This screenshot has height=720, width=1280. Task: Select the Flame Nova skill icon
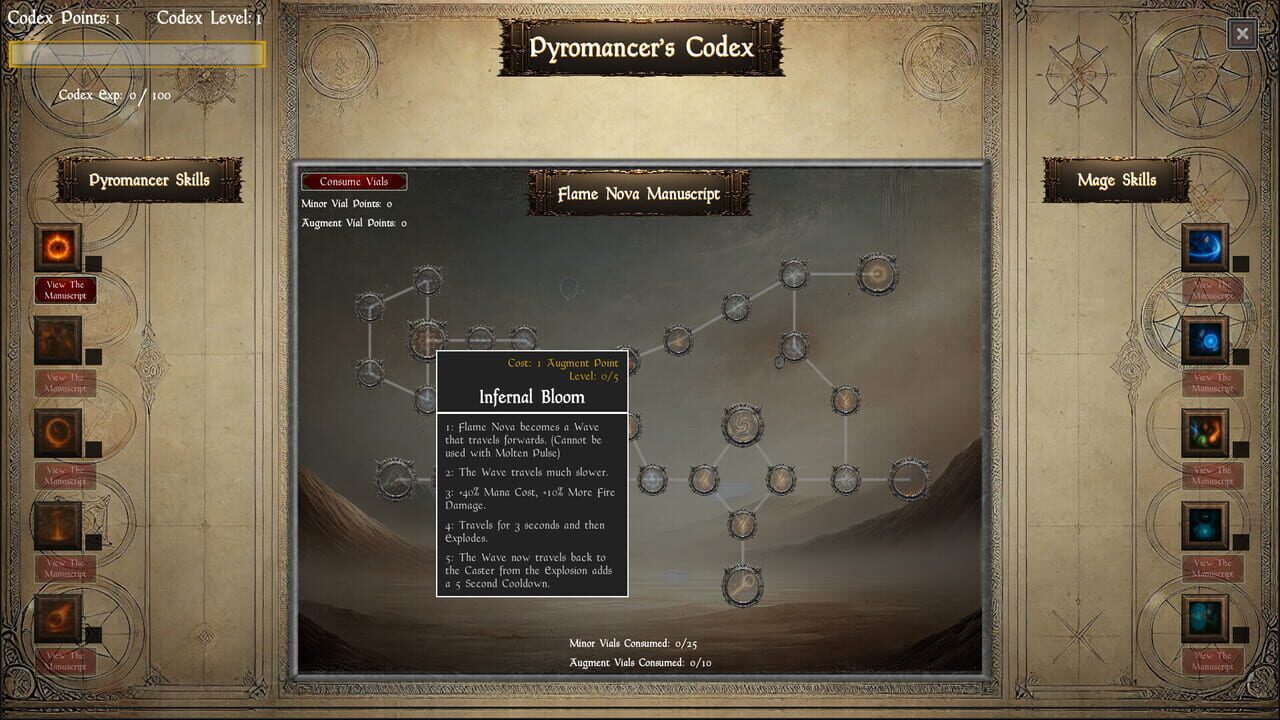(57, 246)
